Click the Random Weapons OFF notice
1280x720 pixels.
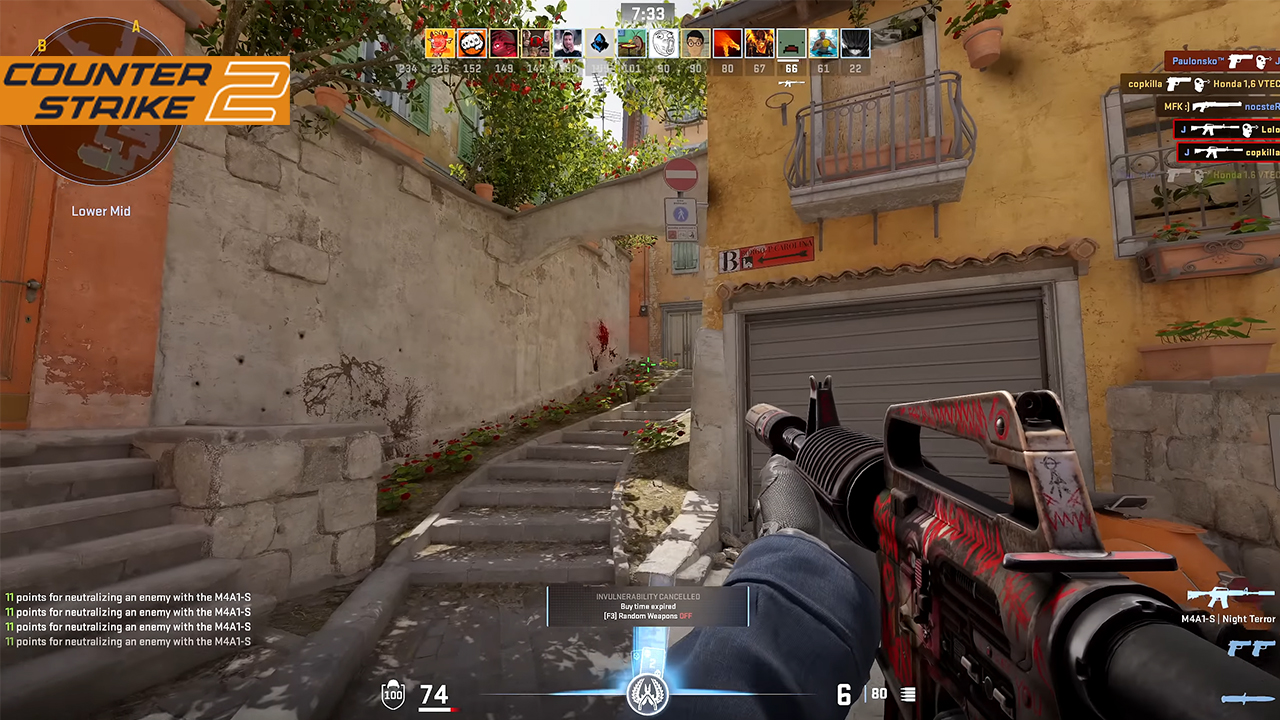(647, 616)
